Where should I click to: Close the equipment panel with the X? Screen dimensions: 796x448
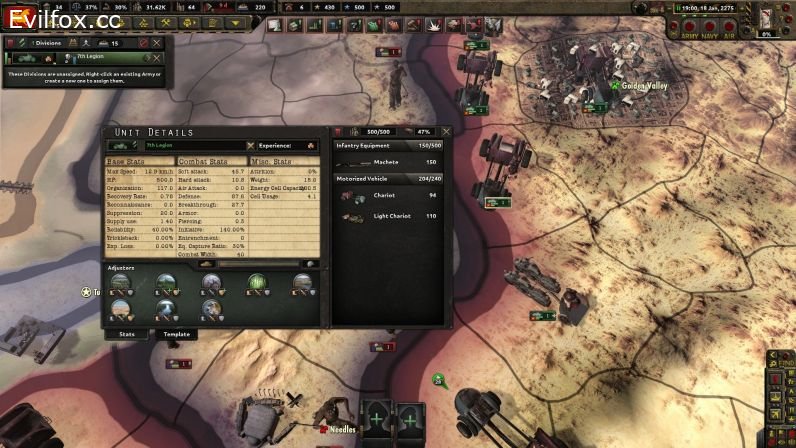click(446, 131)
